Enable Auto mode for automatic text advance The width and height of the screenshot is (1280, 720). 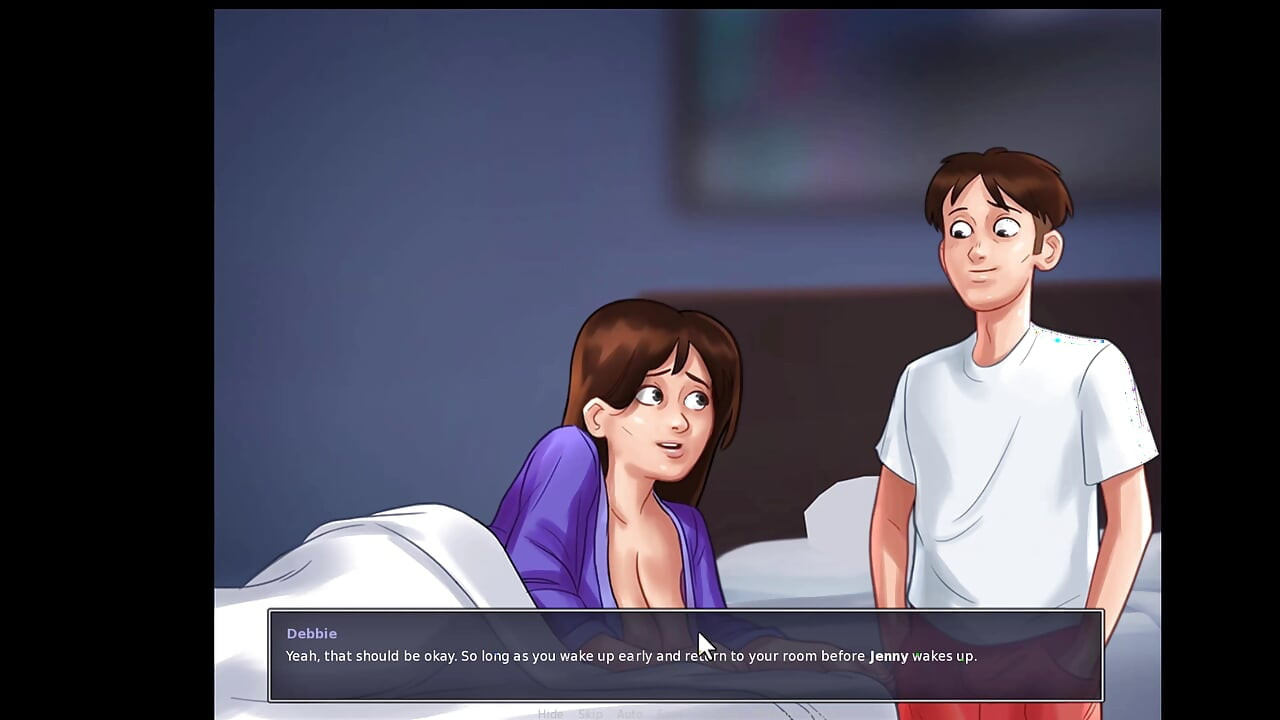(629, 714)
